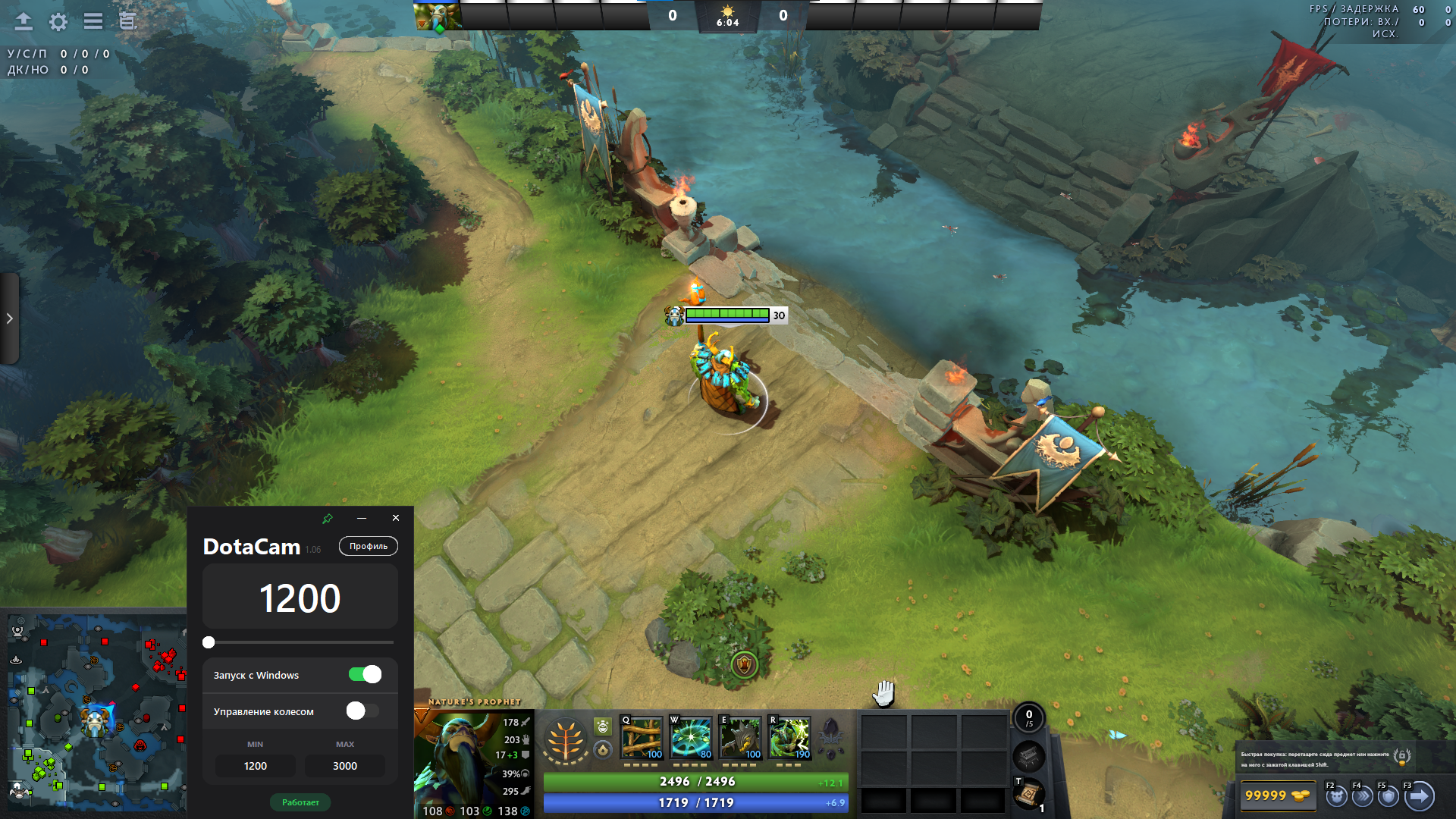Cast Sprout ability on Q
The image size is (1456, 819).
[x=642, y=737]
